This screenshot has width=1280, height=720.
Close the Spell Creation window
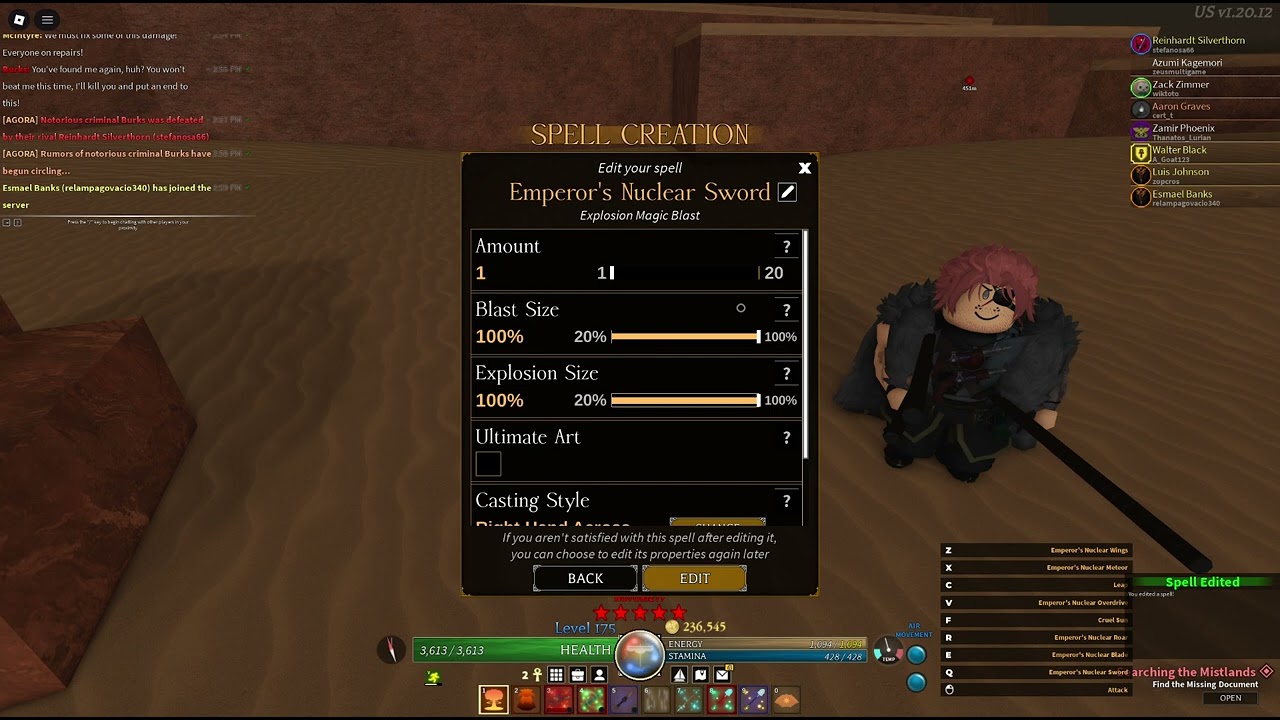[x=805, y=168]
